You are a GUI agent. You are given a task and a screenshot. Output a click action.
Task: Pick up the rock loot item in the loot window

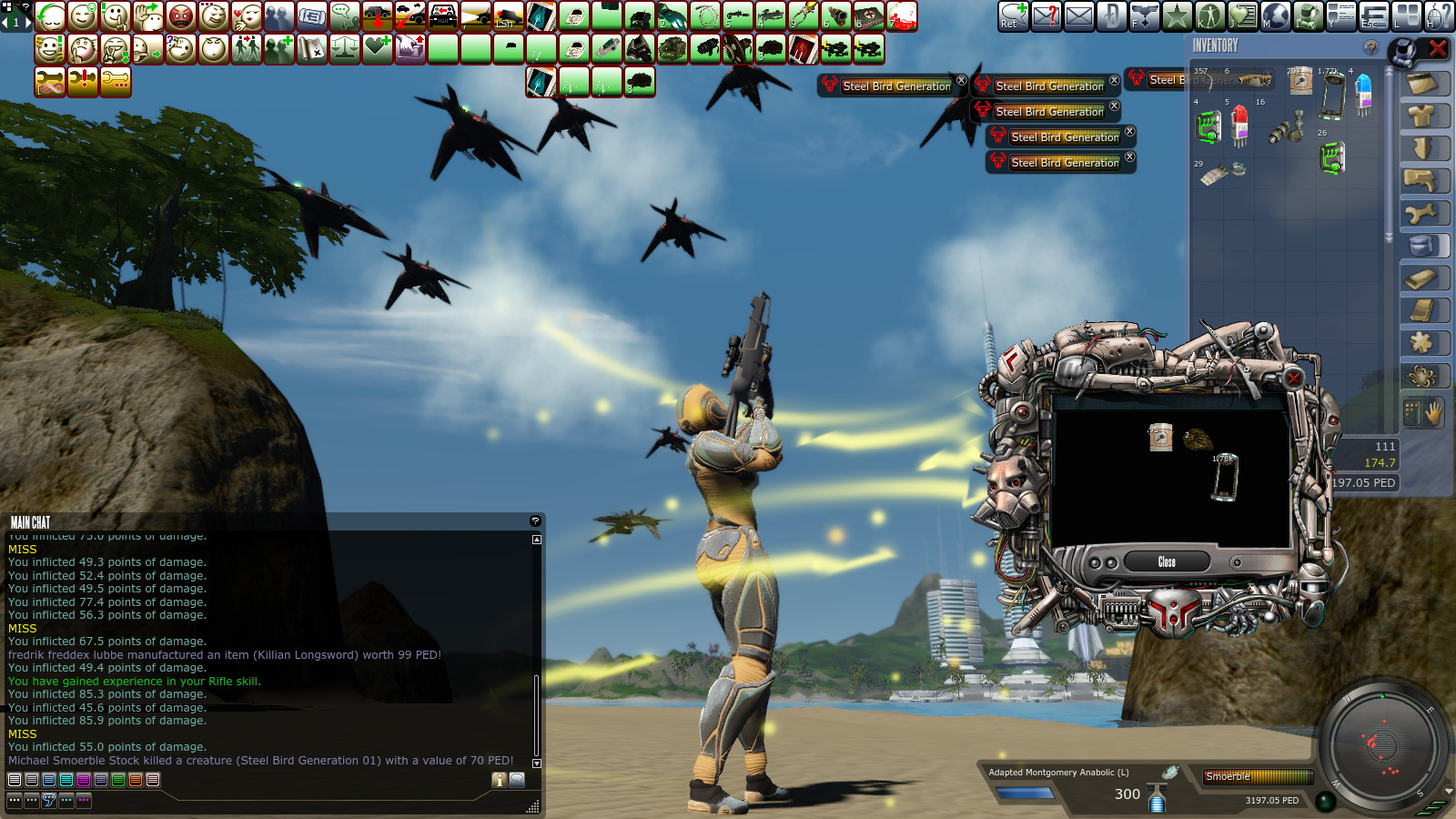pyautogui.click(x=1198, y=440)
